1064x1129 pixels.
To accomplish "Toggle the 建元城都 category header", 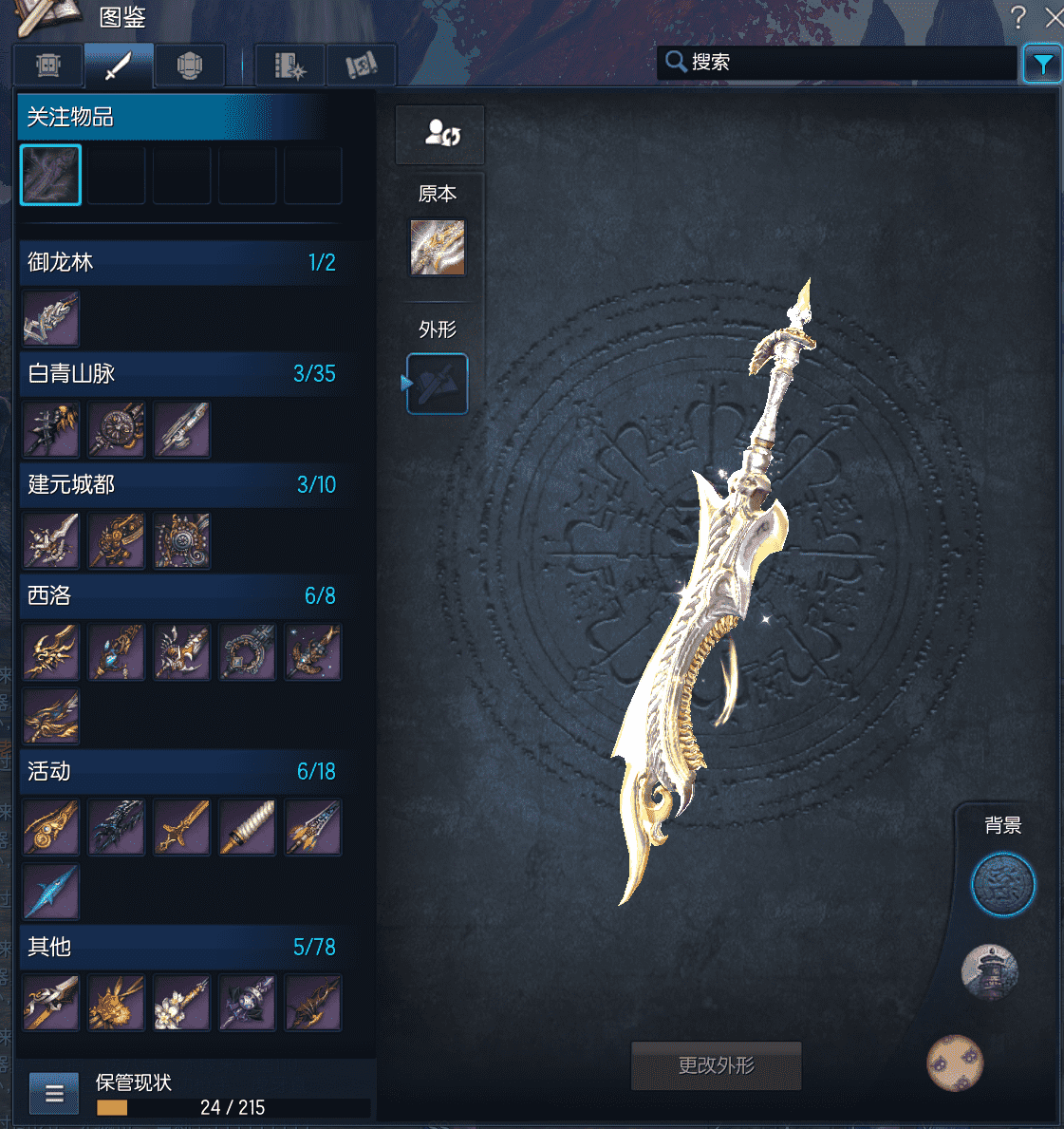I will pyautogui.click(x=180, y=485).
